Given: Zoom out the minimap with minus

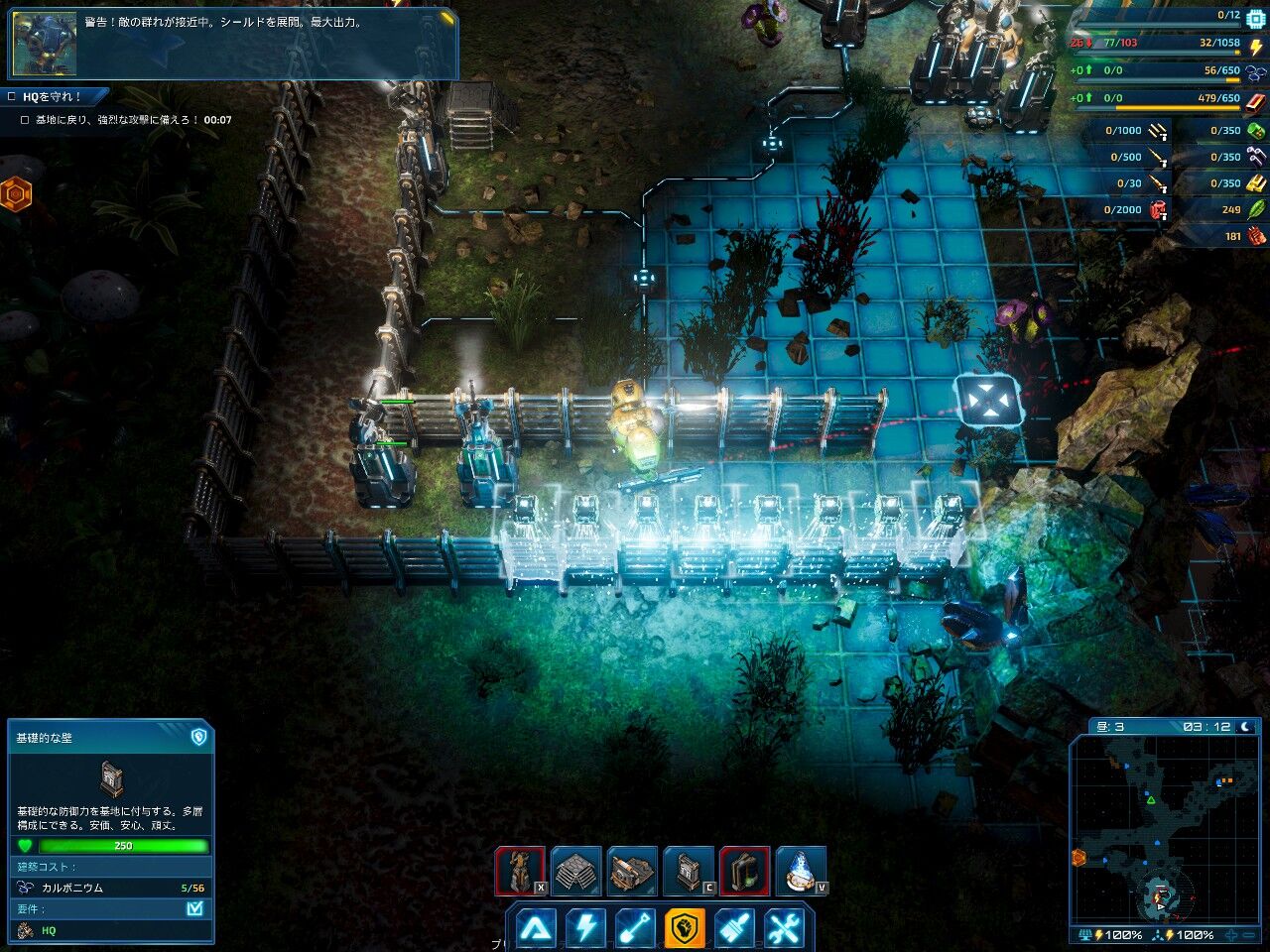Looking at the screenshot, I should (x=1250, y=935).
